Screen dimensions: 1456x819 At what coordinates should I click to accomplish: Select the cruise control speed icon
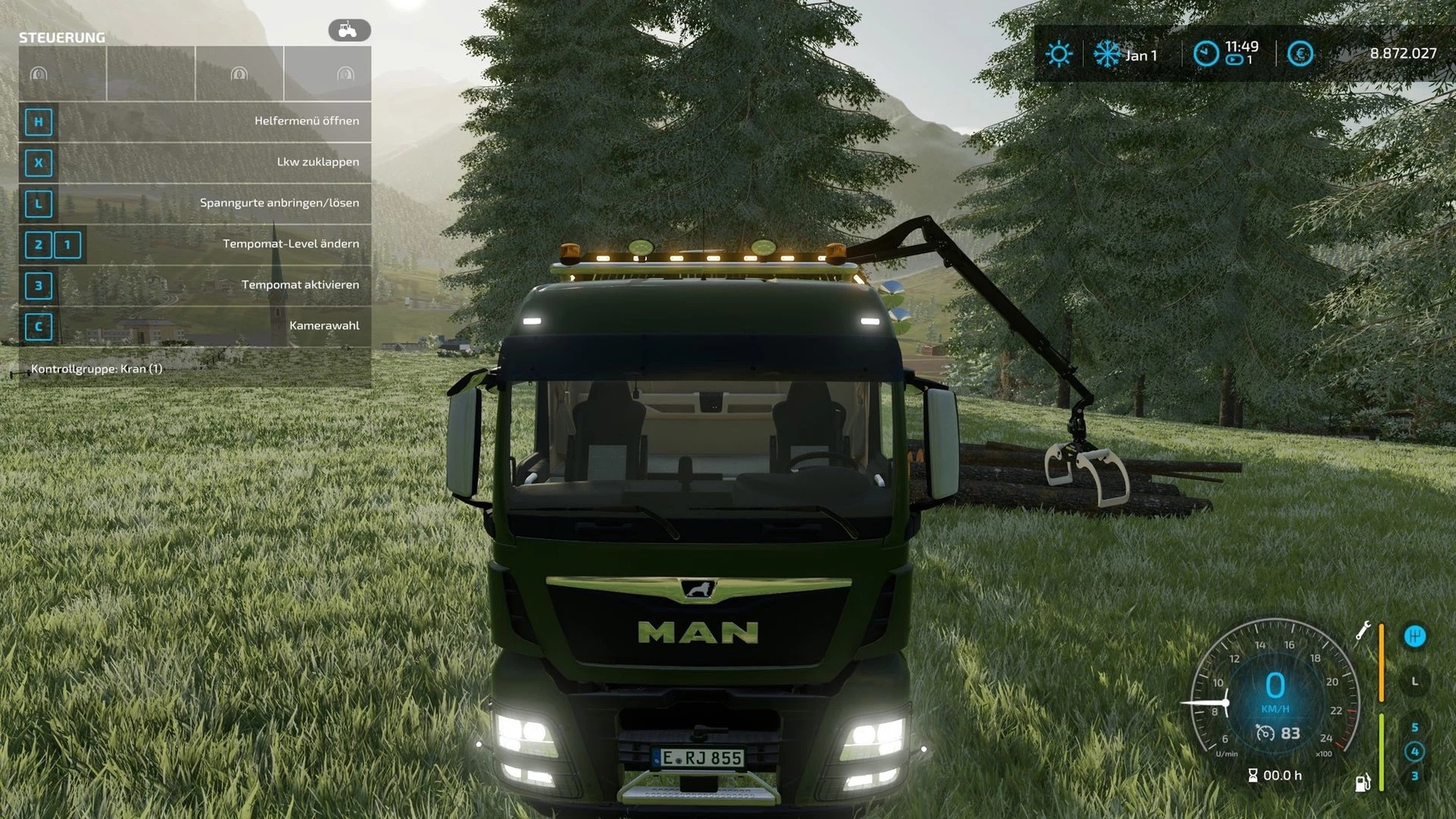point(1265,733)
